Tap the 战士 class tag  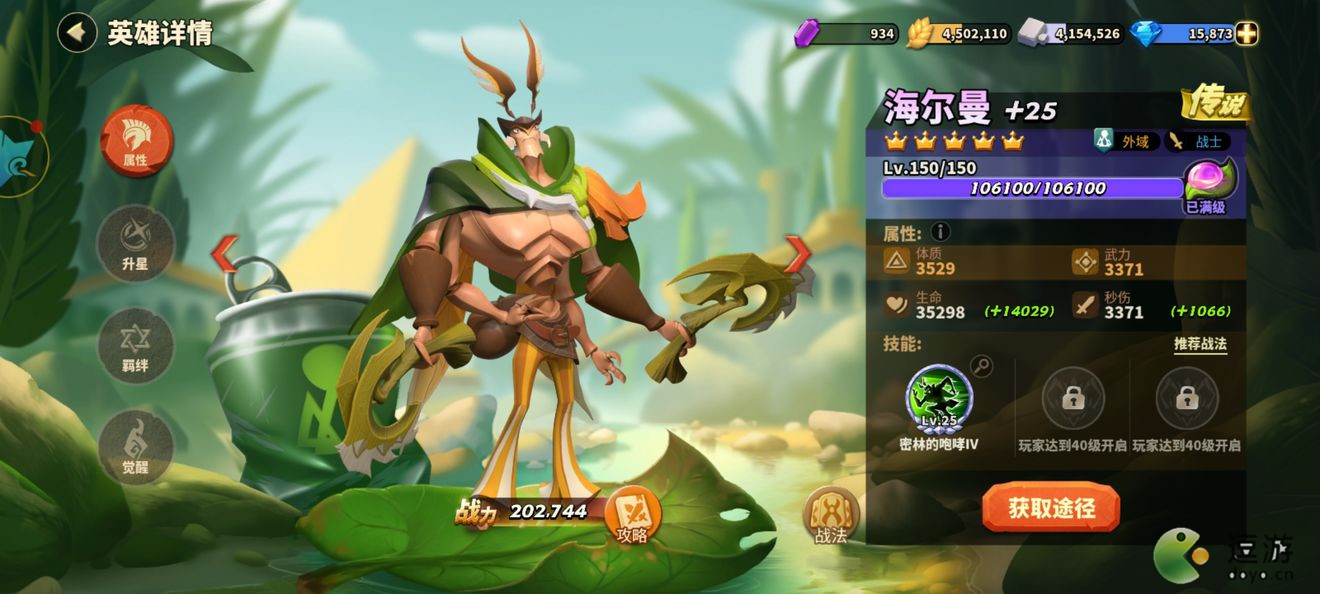[x=1199, y=141]
